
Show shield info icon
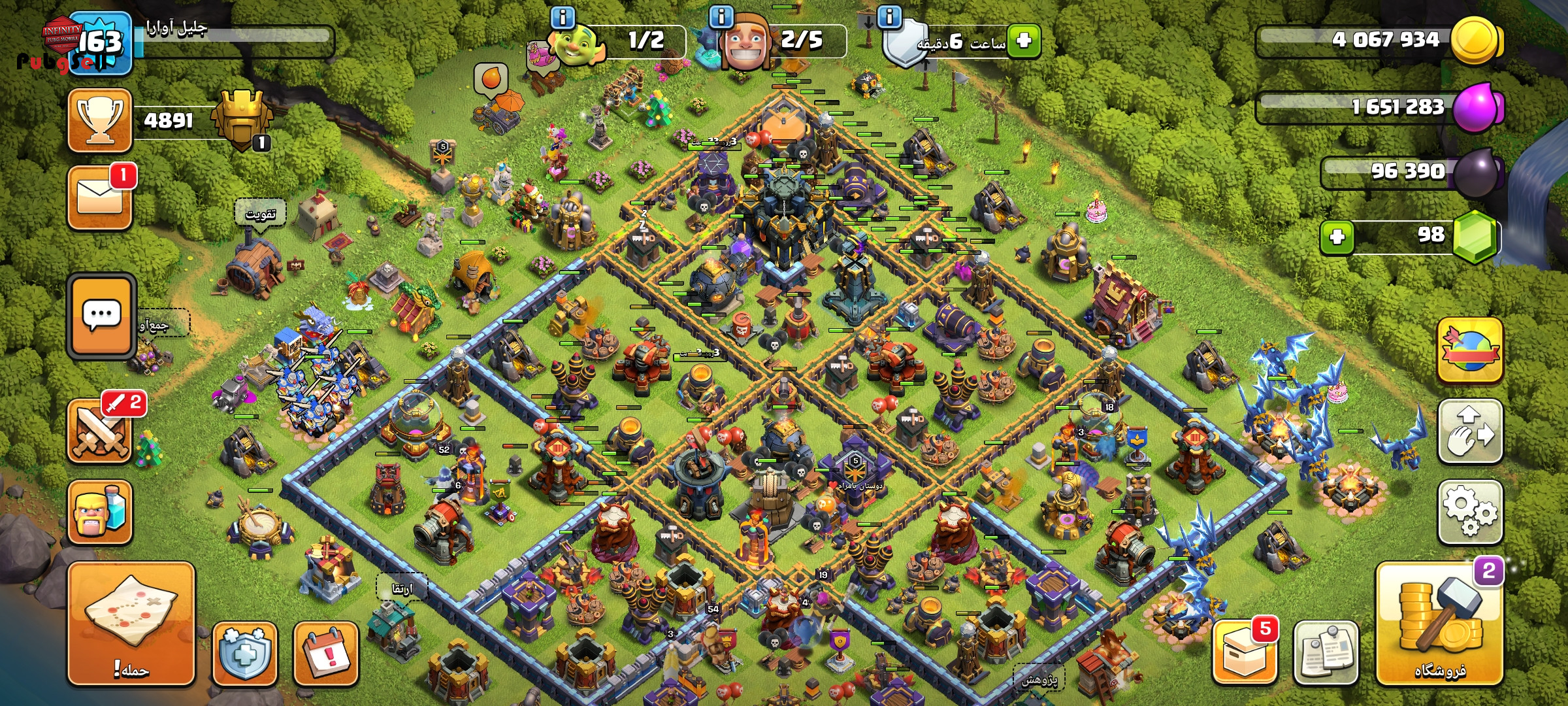[889, 17]
